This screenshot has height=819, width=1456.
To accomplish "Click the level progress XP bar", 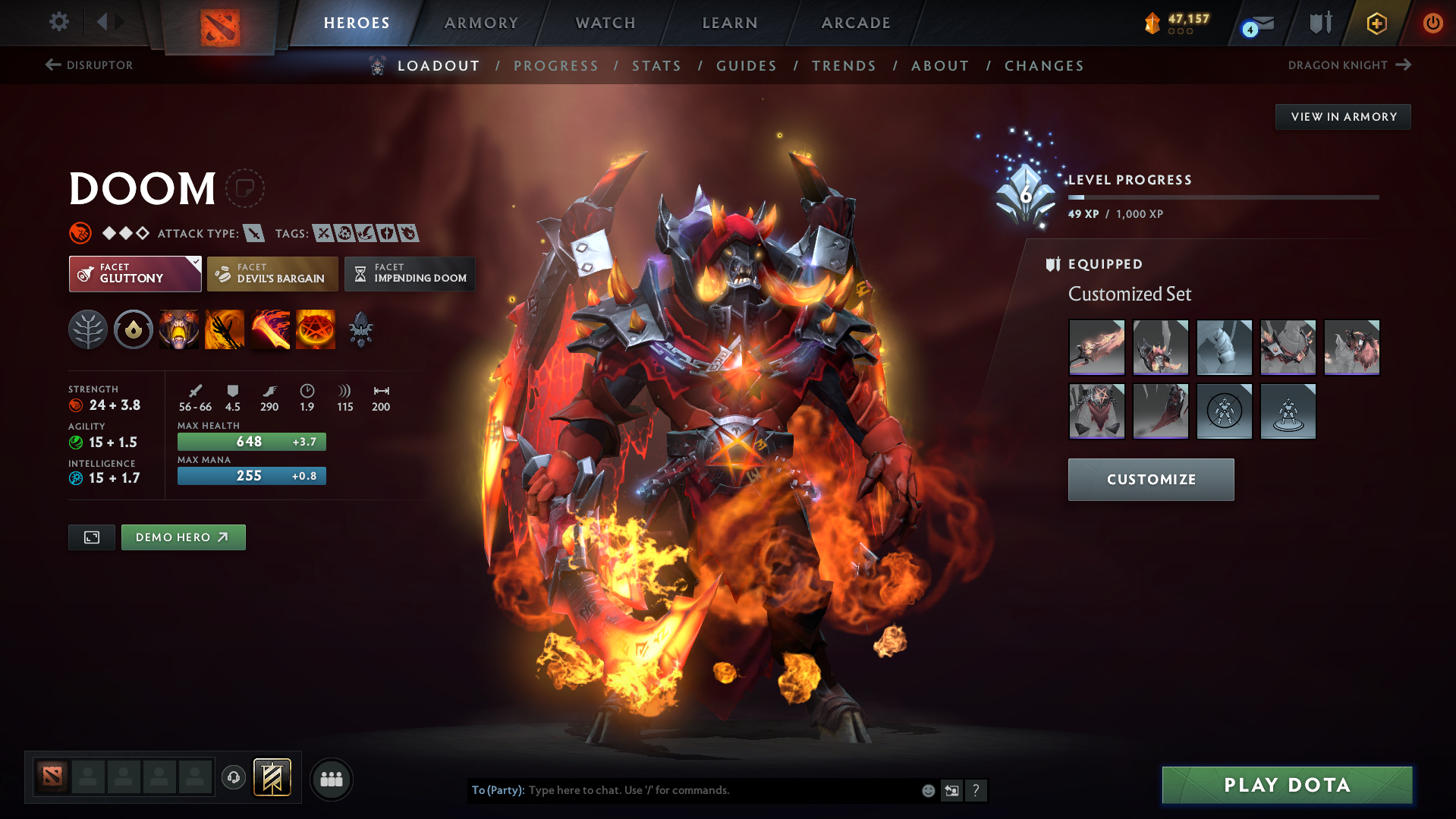I will pos(1223,197).
